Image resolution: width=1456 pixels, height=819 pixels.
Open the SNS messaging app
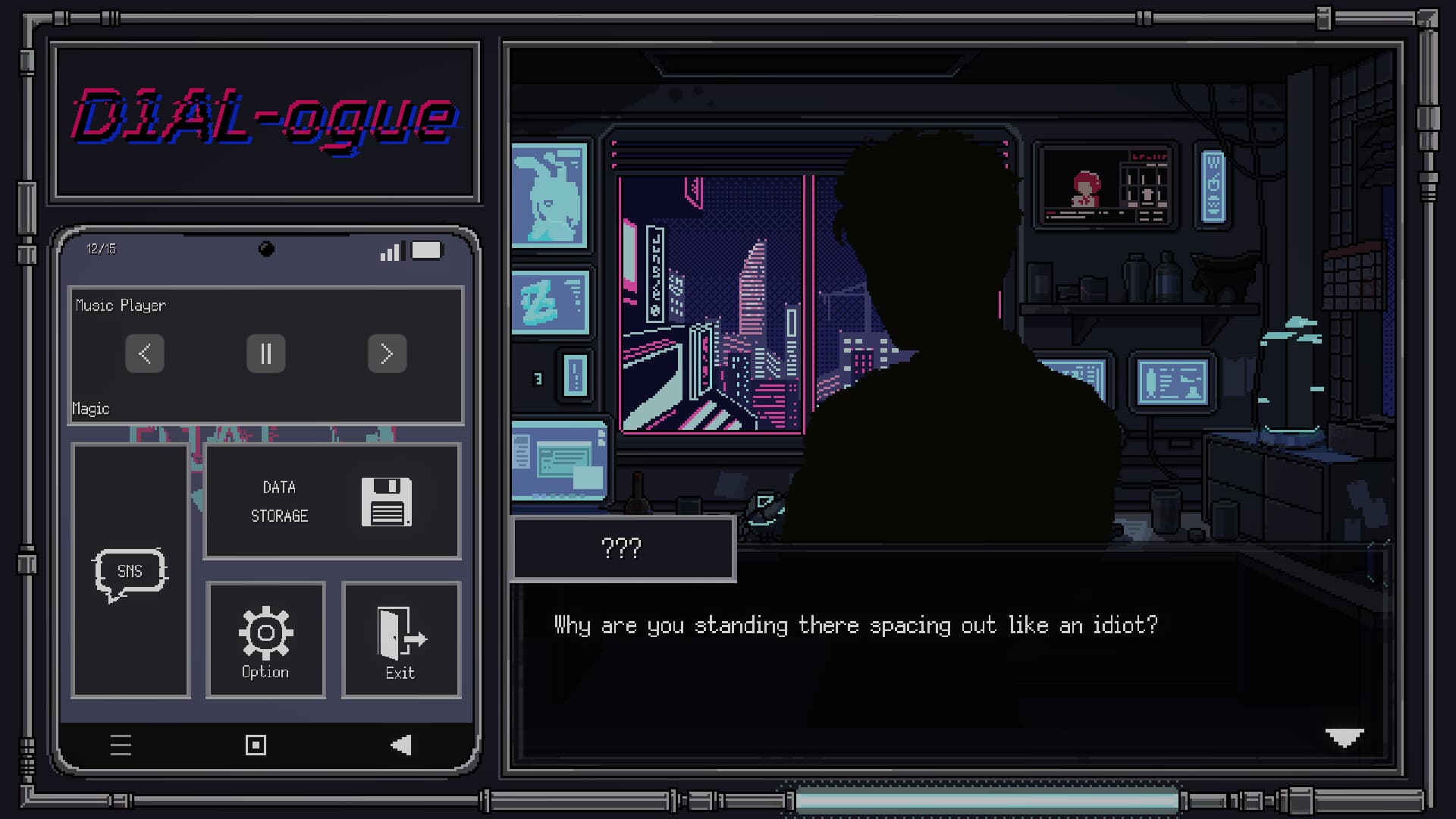pyautogui.click(x=130, y=570)
